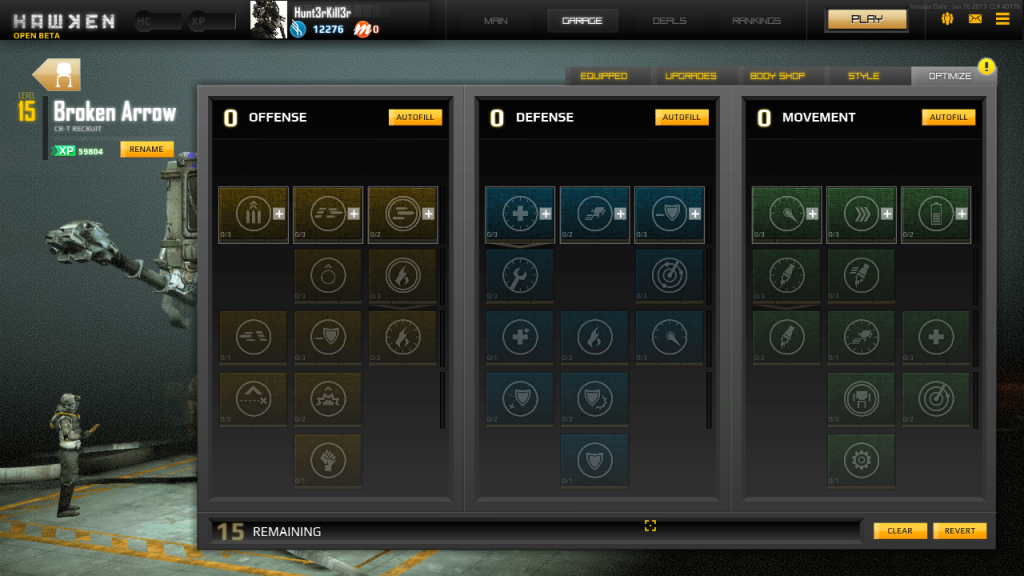Open the mail envelope icon
This screenshot has height=576, width=1024.
(975, 19)
